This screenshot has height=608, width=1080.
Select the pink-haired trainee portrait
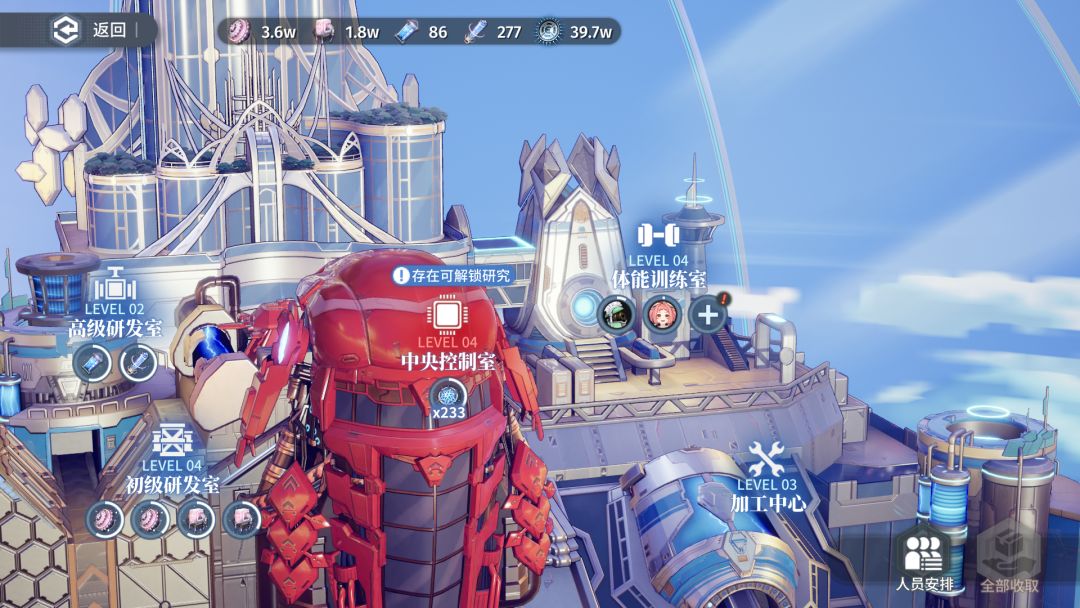click(x=661, y=314)
